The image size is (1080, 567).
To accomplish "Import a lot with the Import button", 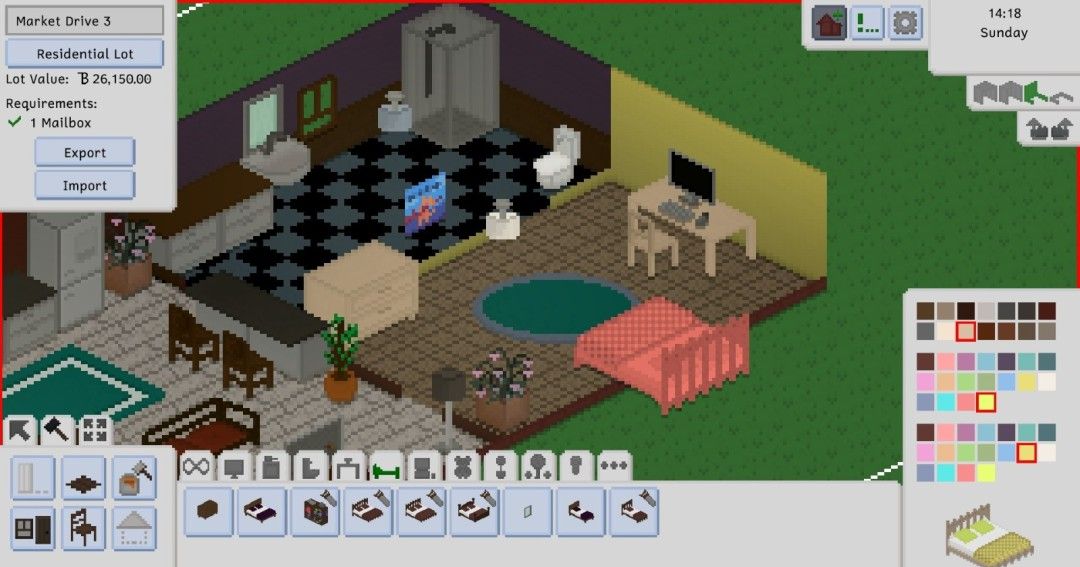I will [x=85, y=185].
